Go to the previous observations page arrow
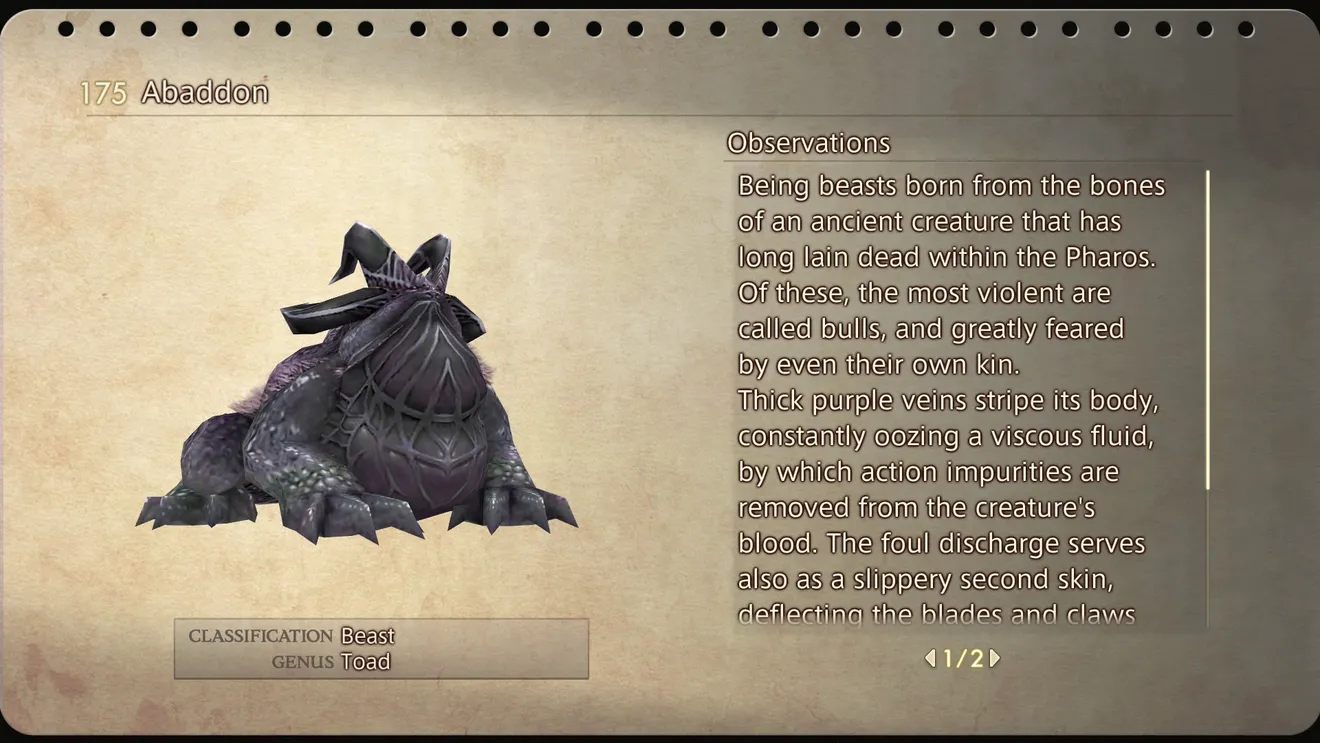The image size is (1320, 743). pyautogui.click(x=930, y=658)
